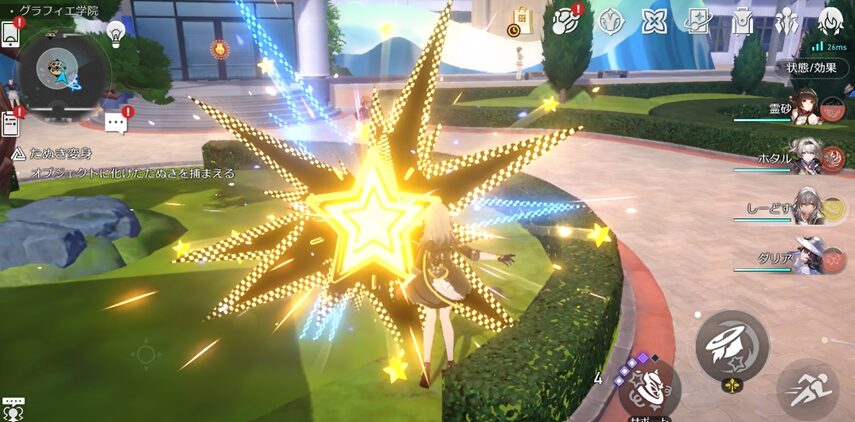Screen dimensions: 855x422
Task: Open the backpack inventory
Action: tap(741, 20)
